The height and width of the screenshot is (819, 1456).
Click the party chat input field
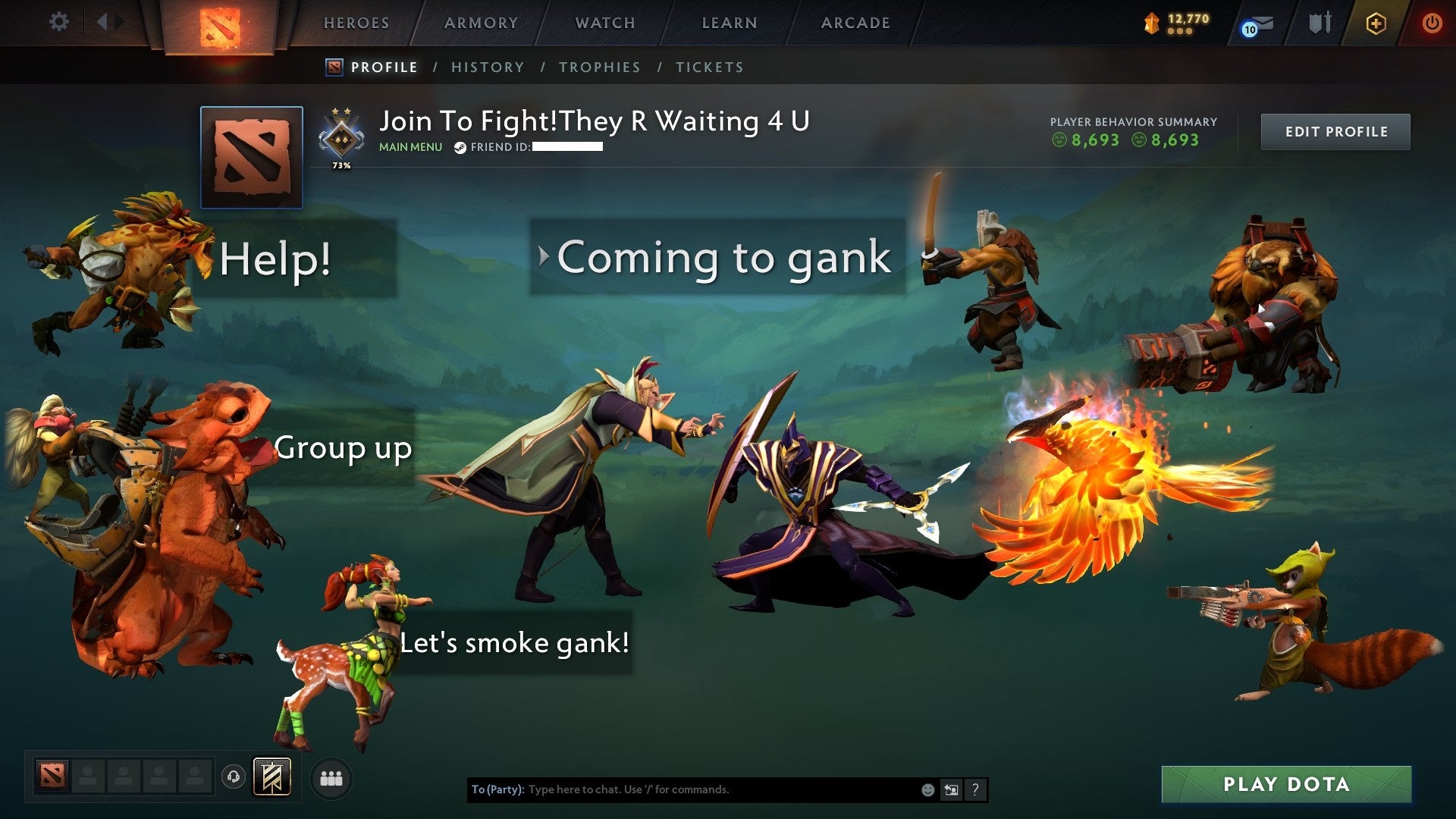point(682,789)
